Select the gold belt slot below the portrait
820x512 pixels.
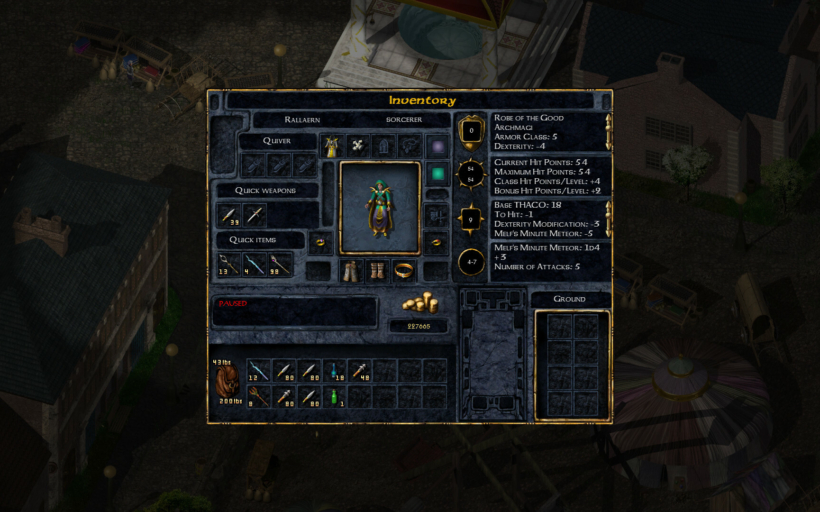tap(403, 270)
